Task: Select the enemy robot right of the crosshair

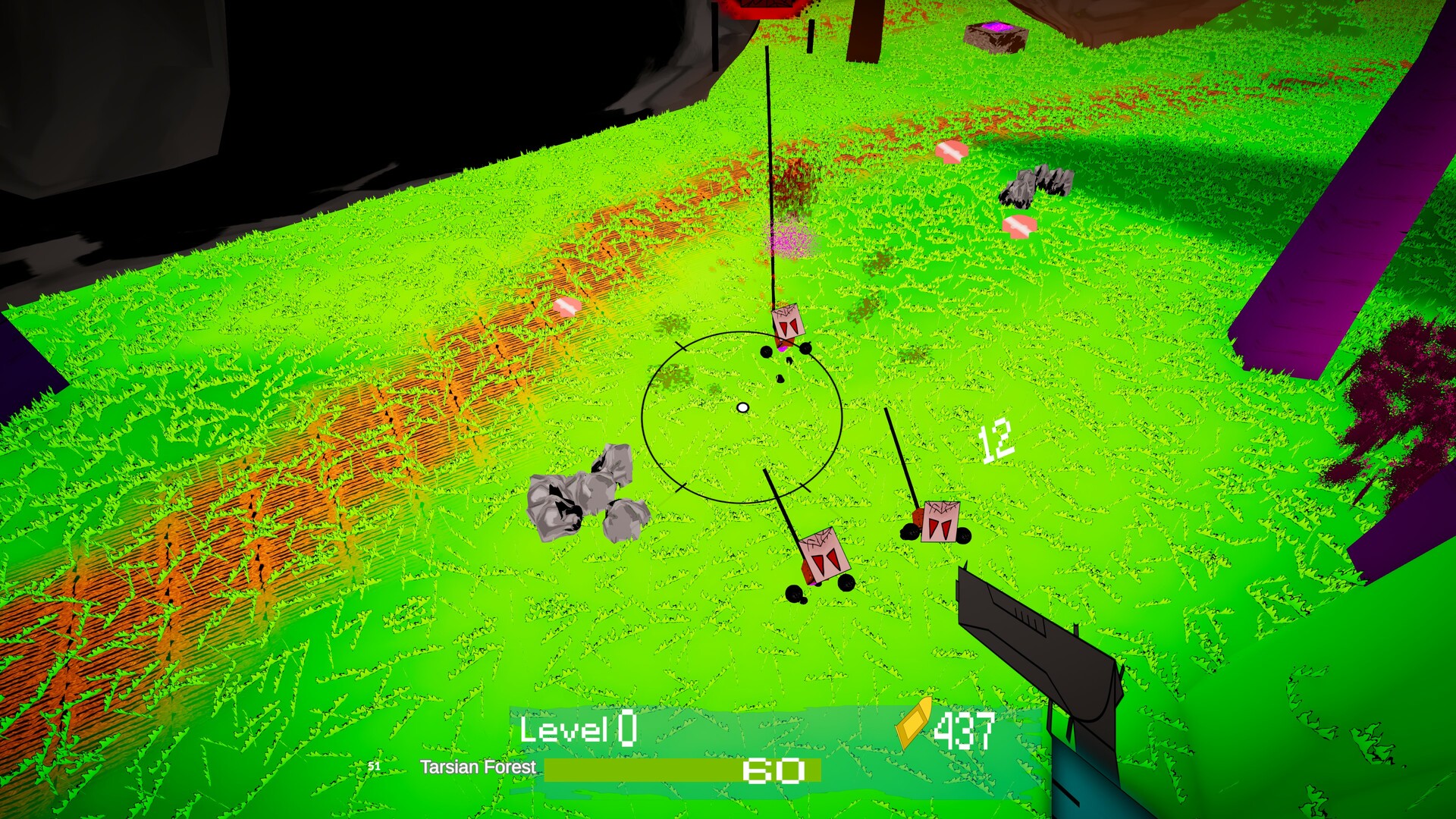Action: click(940, 523)
